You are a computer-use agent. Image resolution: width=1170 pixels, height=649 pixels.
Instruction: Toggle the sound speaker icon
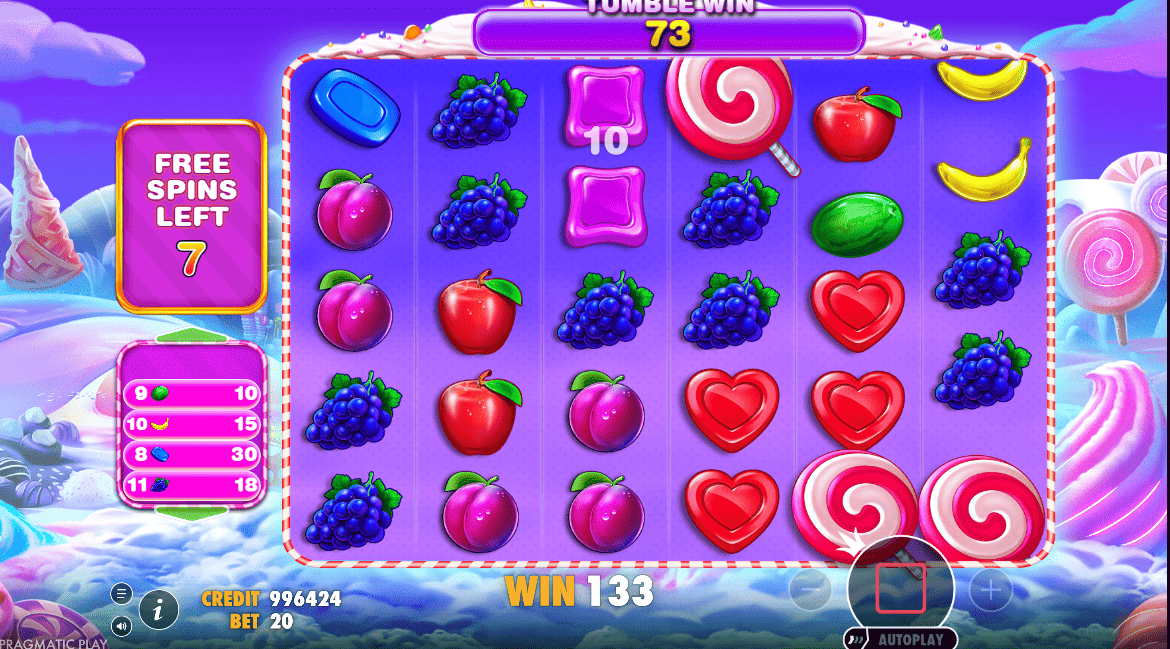pos(122,627)
